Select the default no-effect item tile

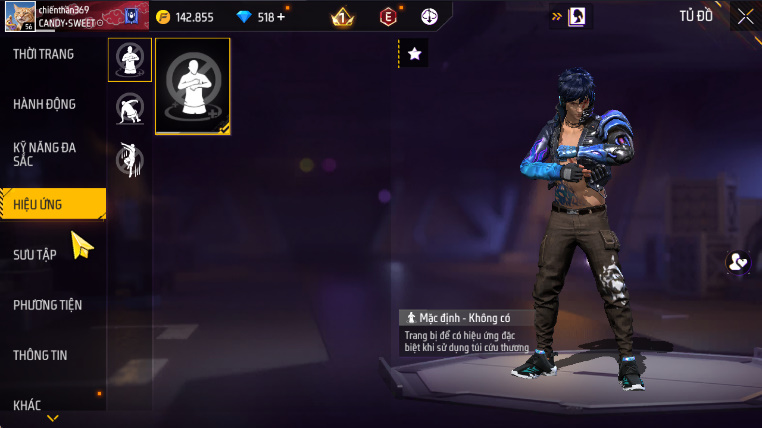click(193, 86)
